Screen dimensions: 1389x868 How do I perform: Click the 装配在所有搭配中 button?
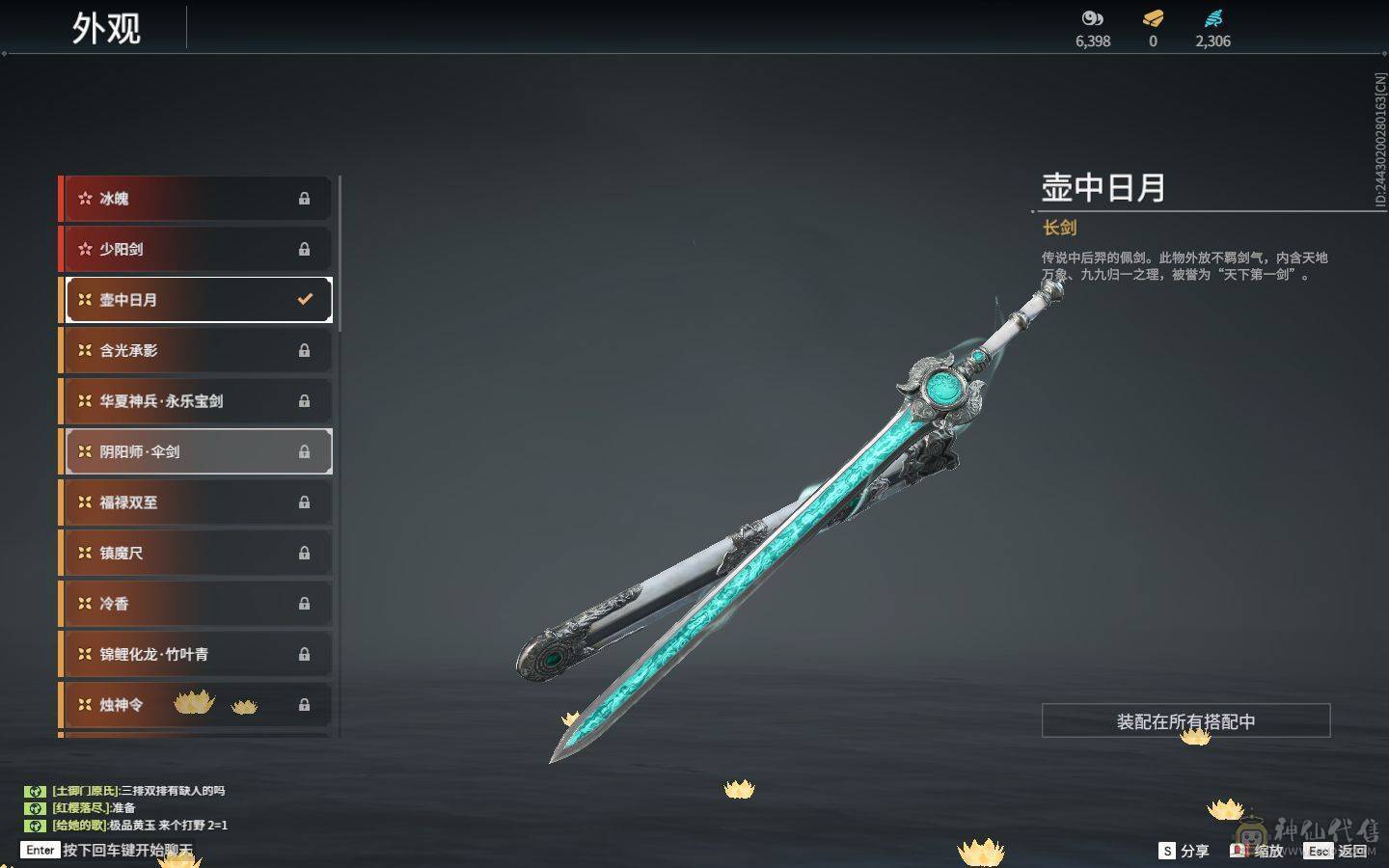[x=1185, y=721]
